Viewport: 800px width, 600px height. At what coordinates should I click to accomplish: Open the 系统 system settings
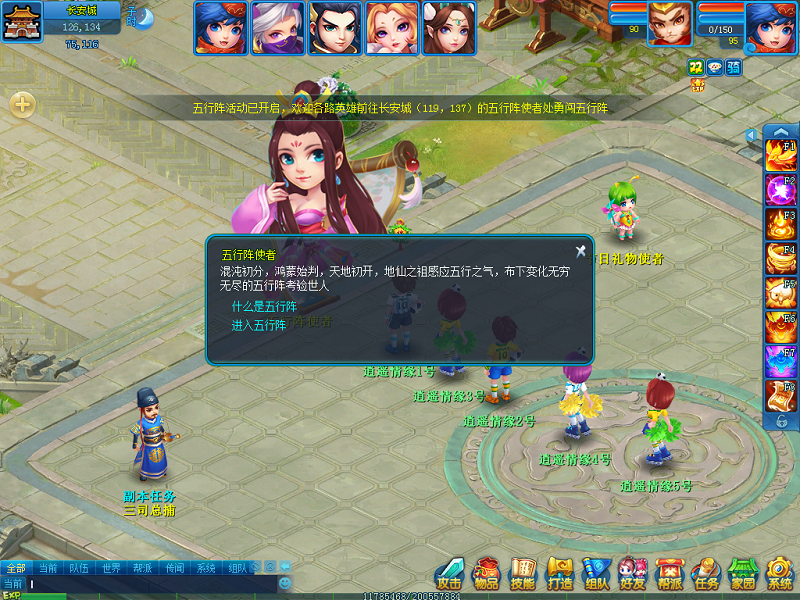tap(780, 573)
